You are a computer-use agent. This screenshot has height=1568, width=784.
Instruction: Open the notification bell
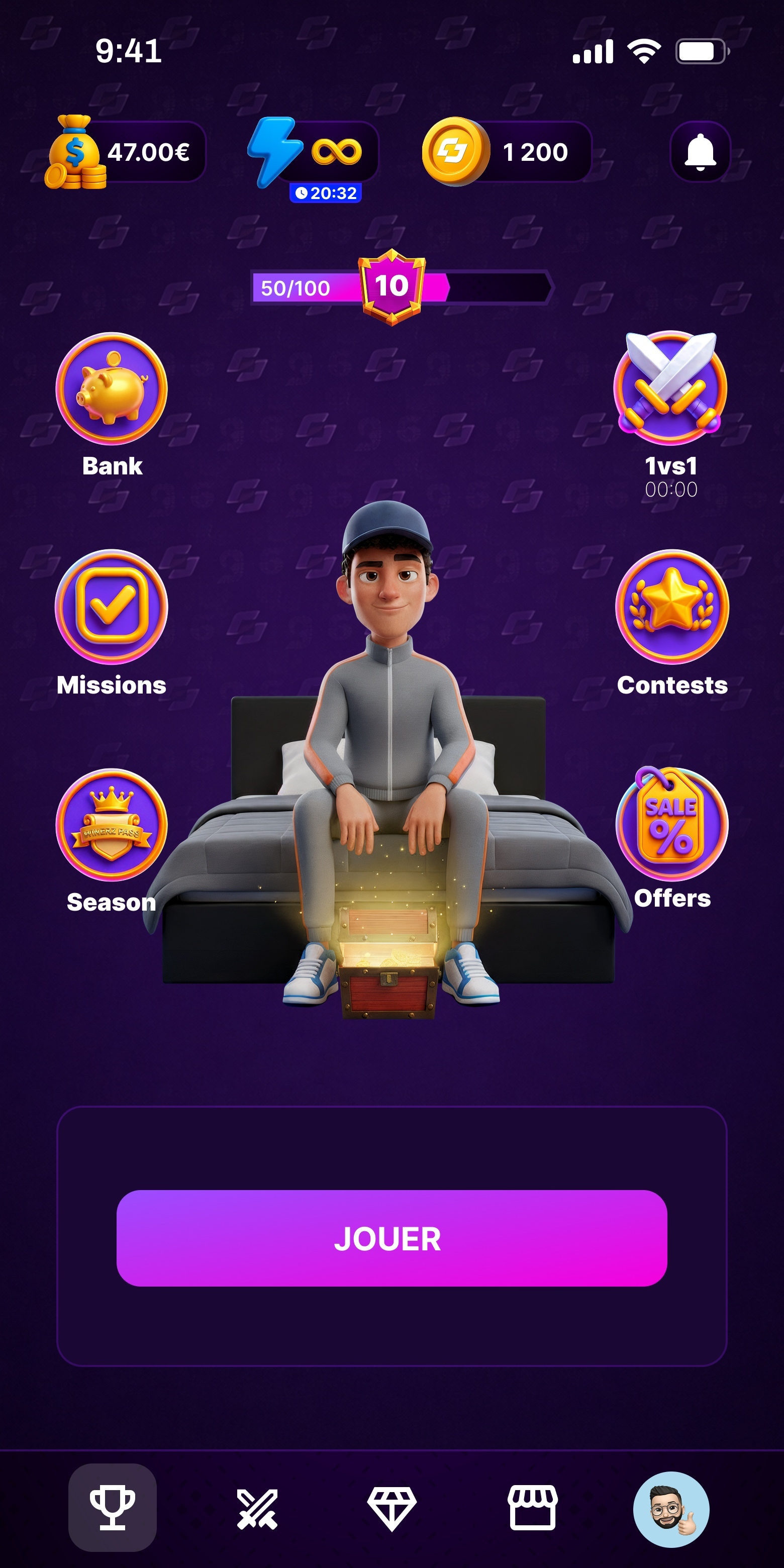pyautogui.click(x=700, y=152)
